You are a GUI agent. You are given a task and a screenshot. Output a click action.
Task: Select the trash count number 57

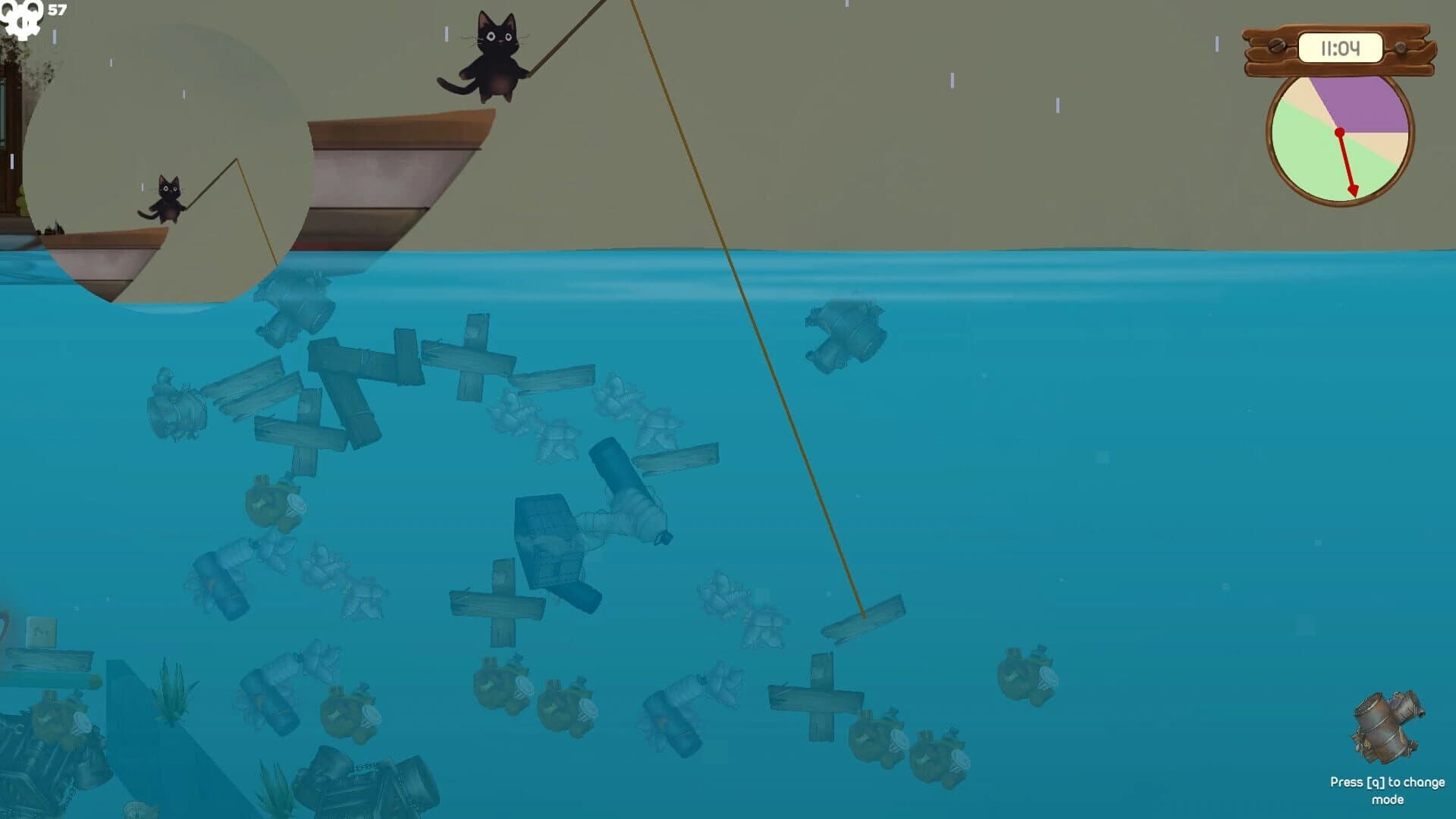pyautogui.click(x=55, y=11)
